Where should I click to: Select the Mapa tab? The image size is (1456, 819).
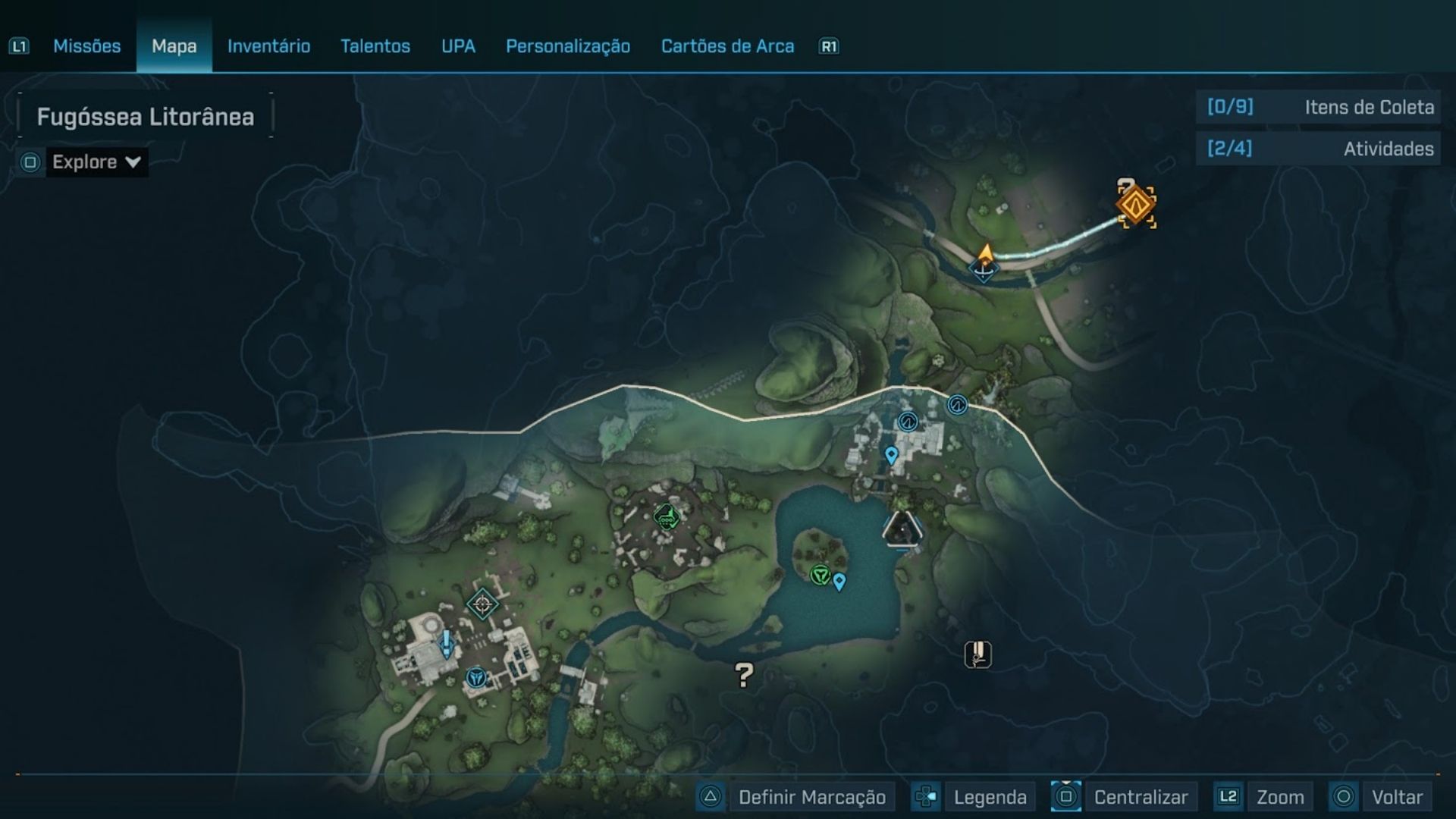pos(174,46)
